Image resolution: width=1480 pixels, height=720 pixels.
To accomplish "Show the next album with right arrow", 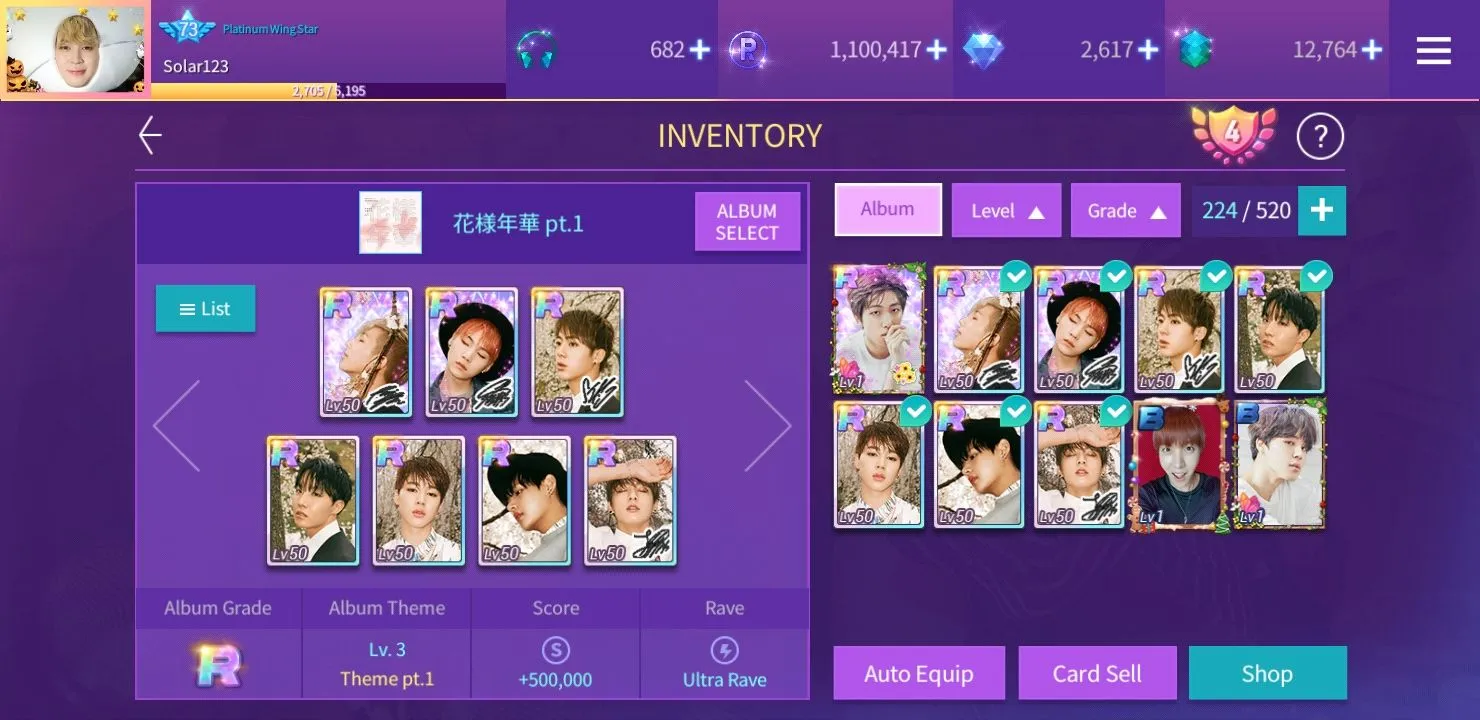I will [767, 425].
